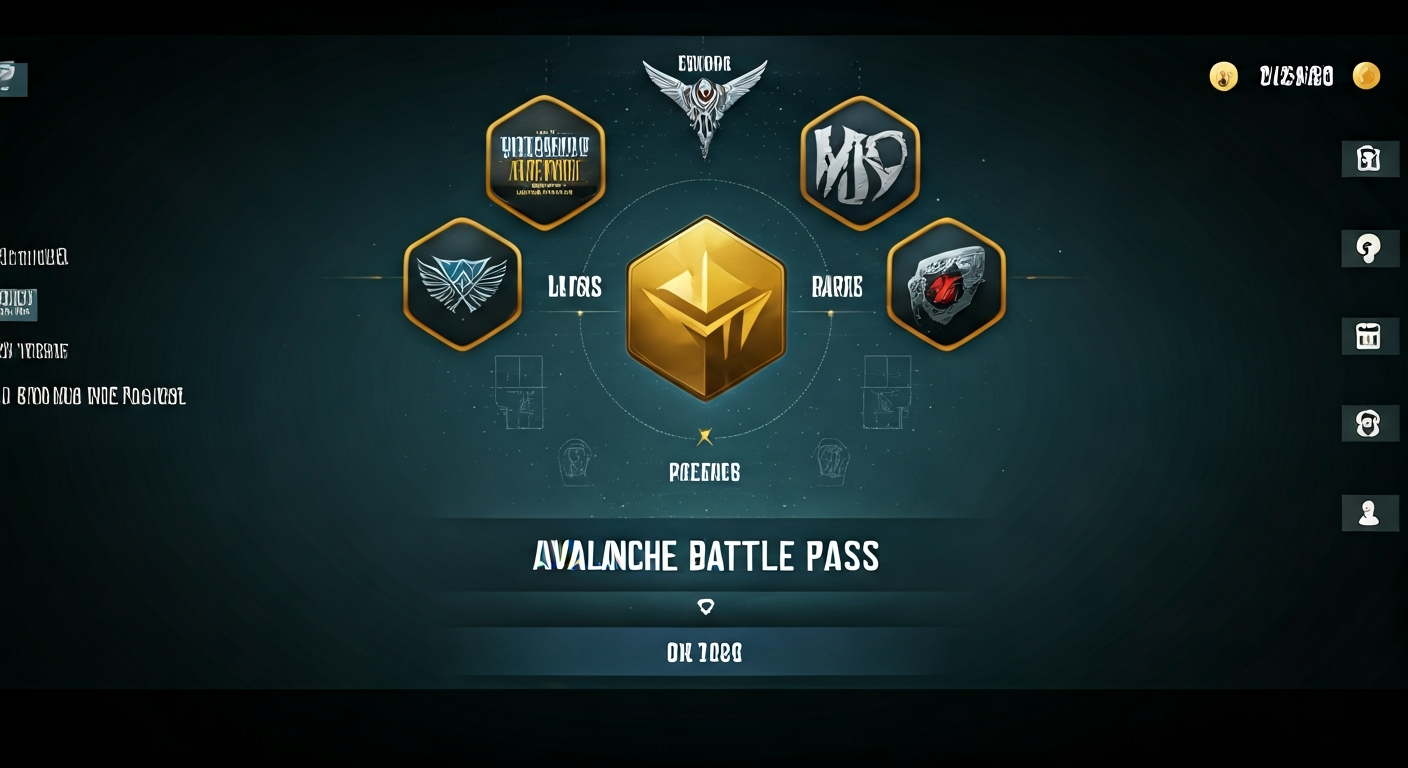Click the Avalanche Battle Pass title banner
The width and height of the screenshot is (1408, 768).
[x=704, y=557]
